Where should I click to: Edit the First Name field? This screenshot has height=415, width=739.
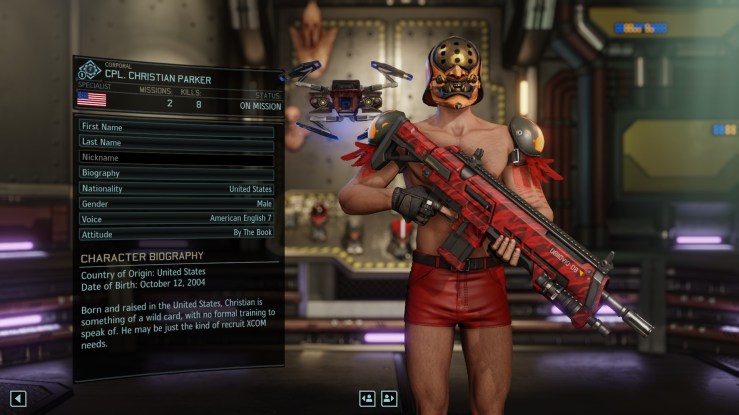coord(176,127)
